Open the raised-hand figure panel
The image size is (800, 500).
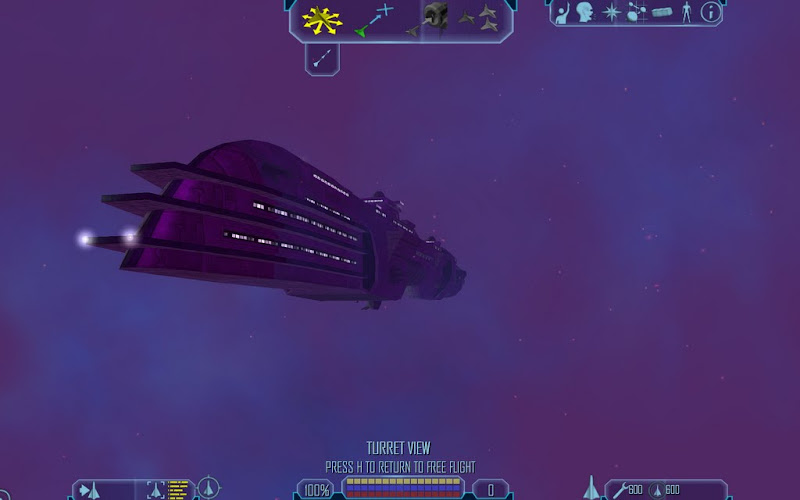(563, 13)
